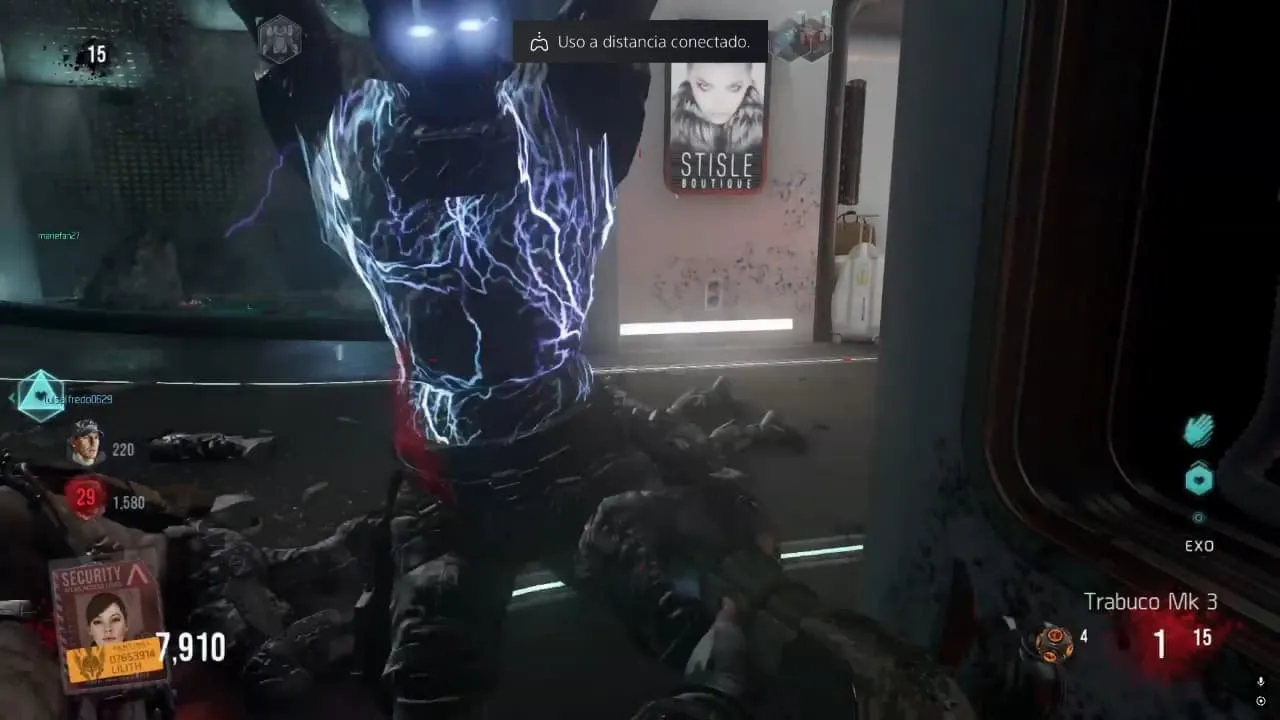Toggle the microphone icon
The height and width of the screenshot is (720, 1280).
click(x=1260, y=682)
